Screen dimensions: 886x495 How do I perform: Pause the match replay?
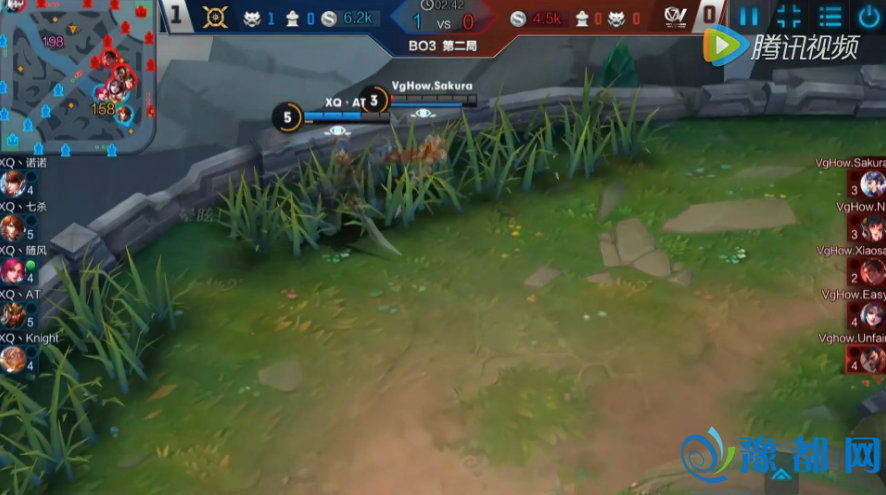[749, 16]
